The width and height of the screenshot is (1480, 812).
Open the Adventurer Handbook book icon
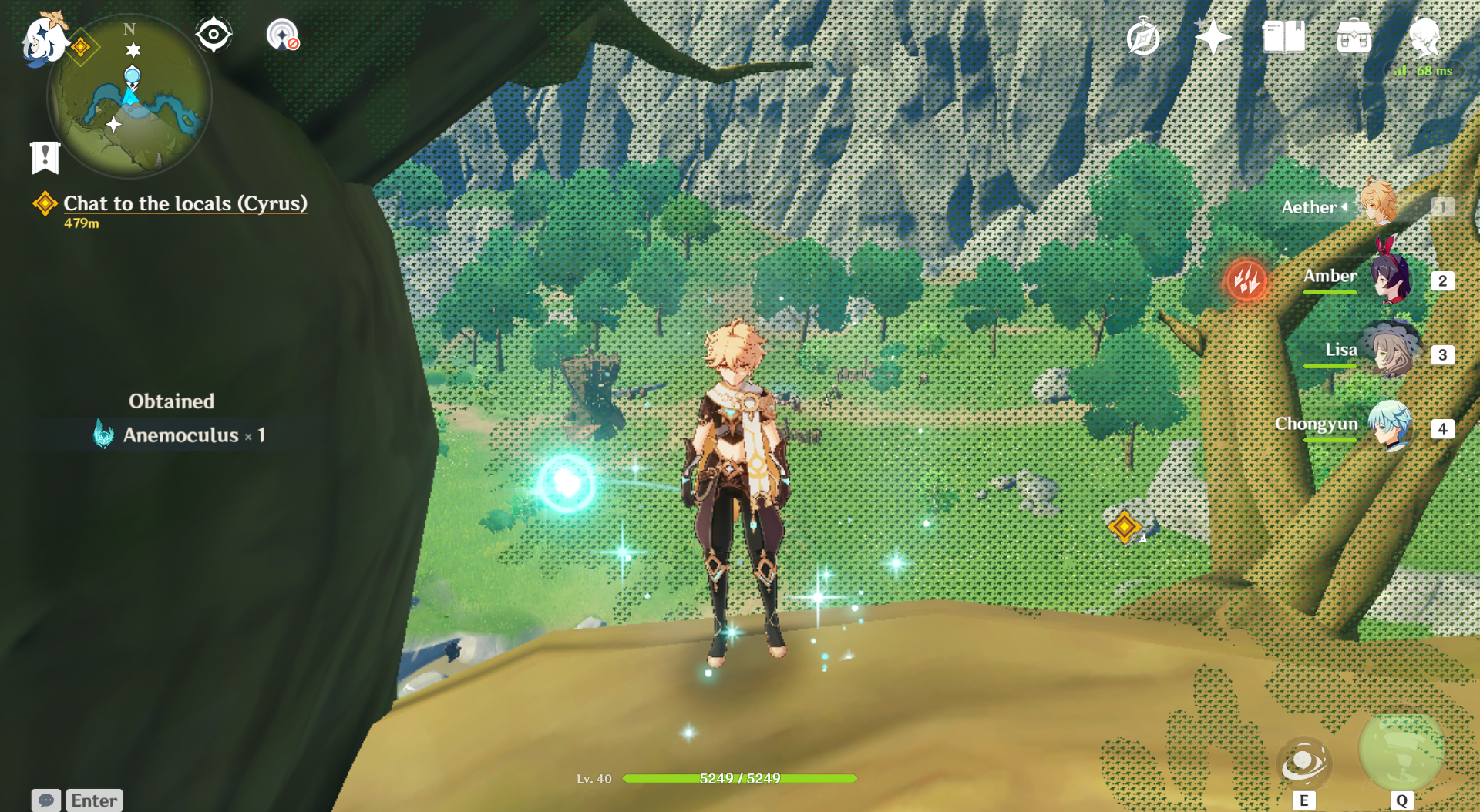point(1283,37)
